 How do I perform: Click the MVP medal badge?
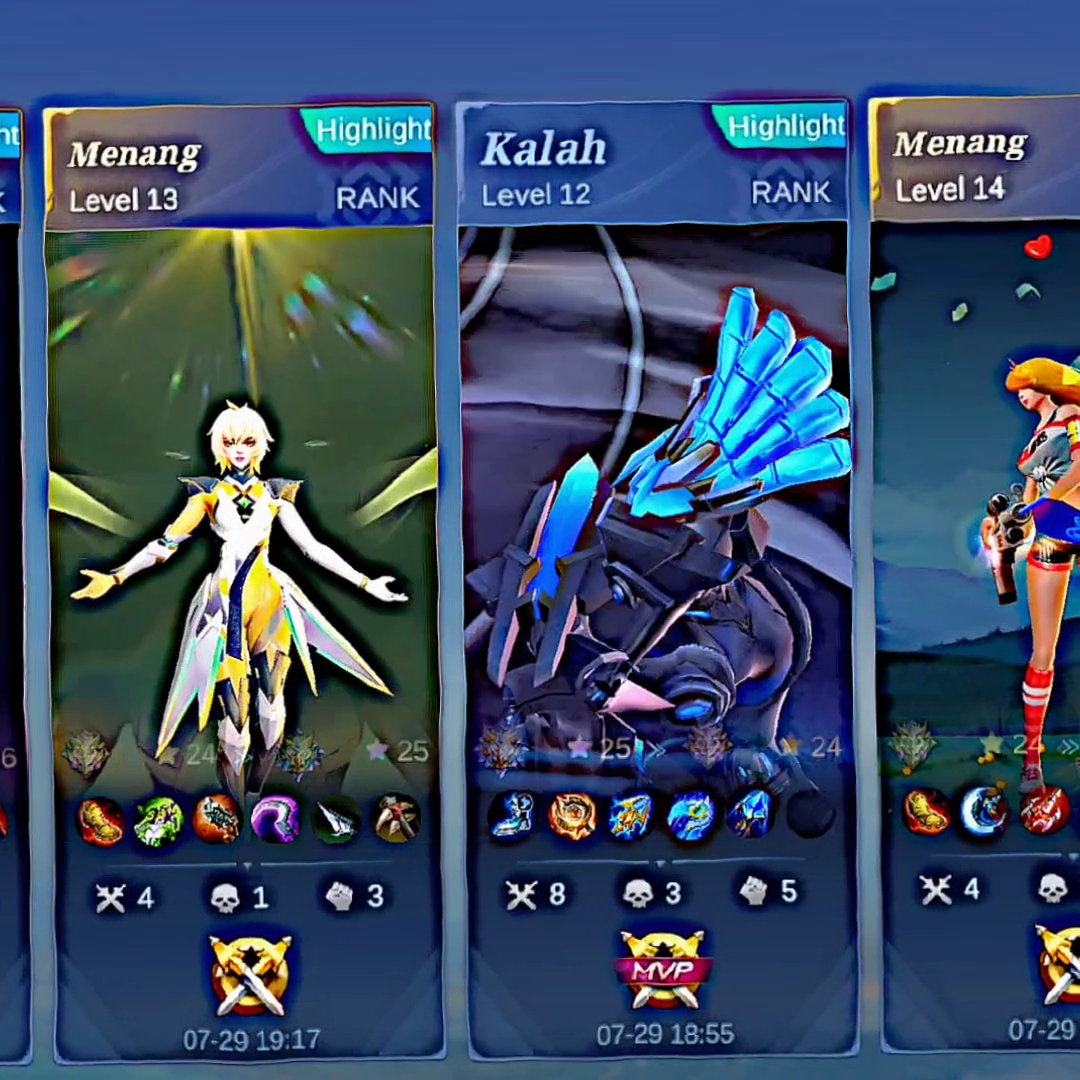coord(663,969)
